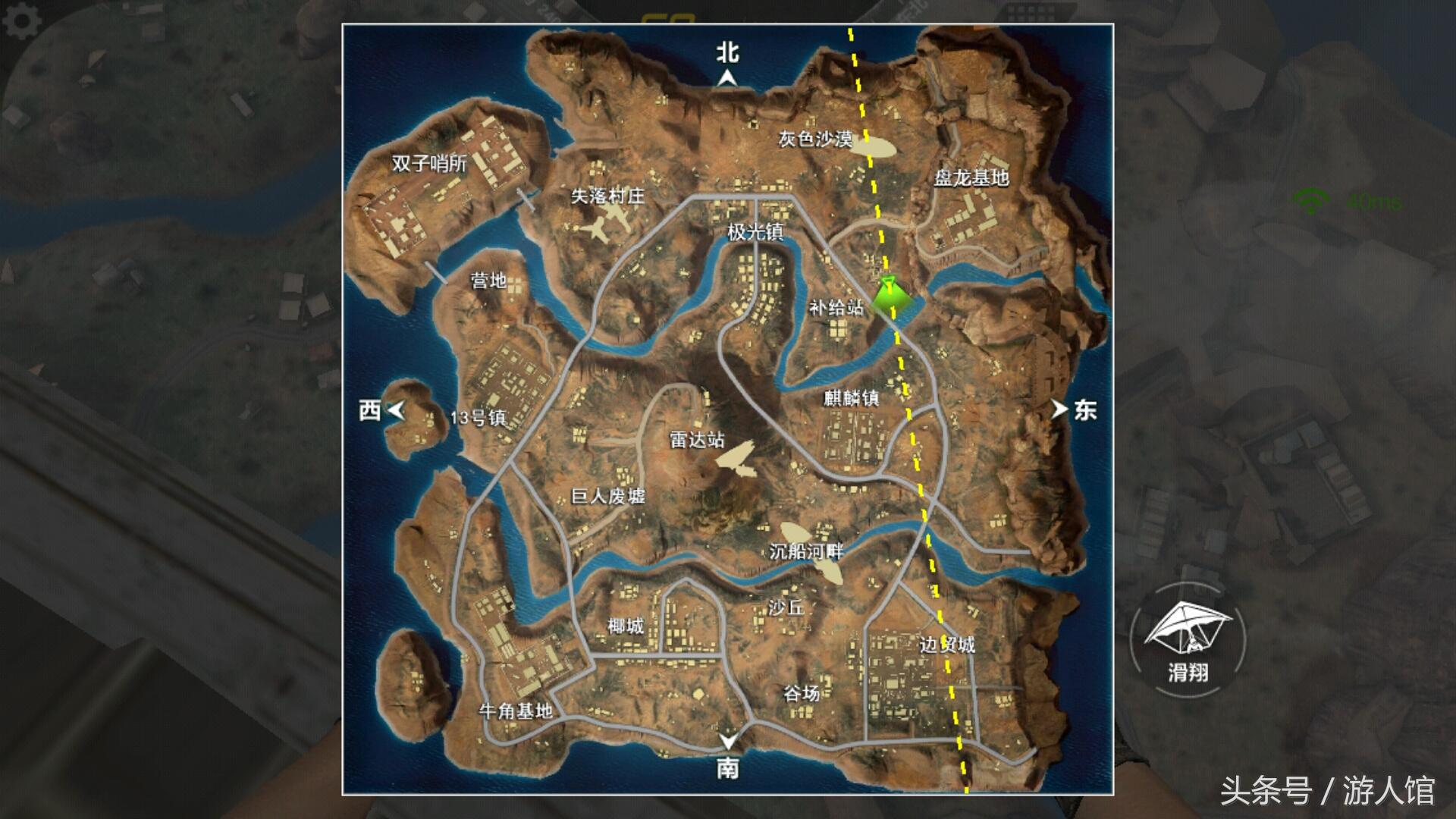
Task: Mark 麒麟镇 on the map
Action: [x=851, y=397]
